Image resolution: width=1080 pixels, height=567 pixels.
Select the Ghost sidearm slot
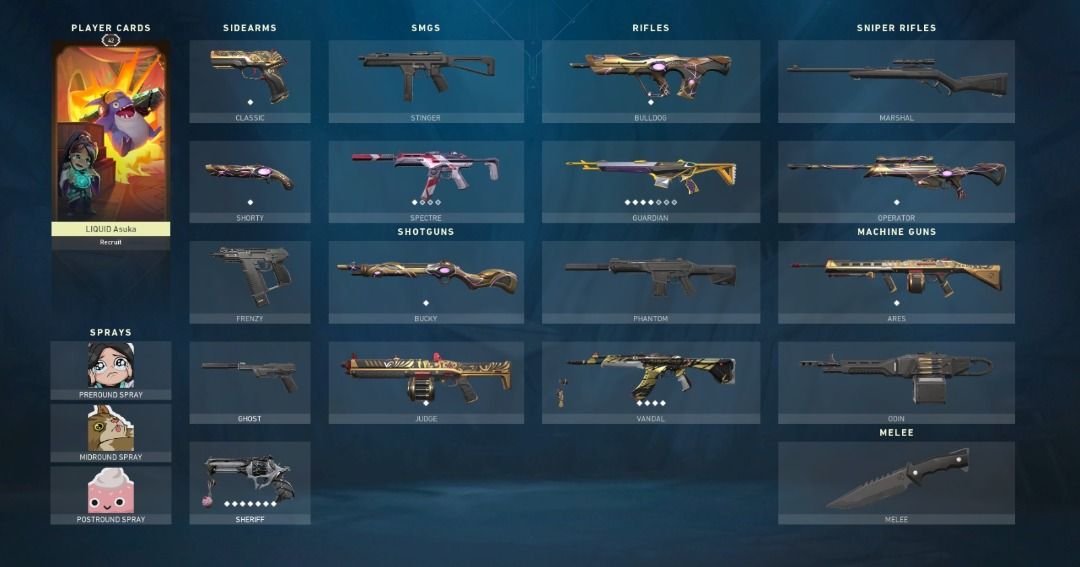click(x=250, y=381)
